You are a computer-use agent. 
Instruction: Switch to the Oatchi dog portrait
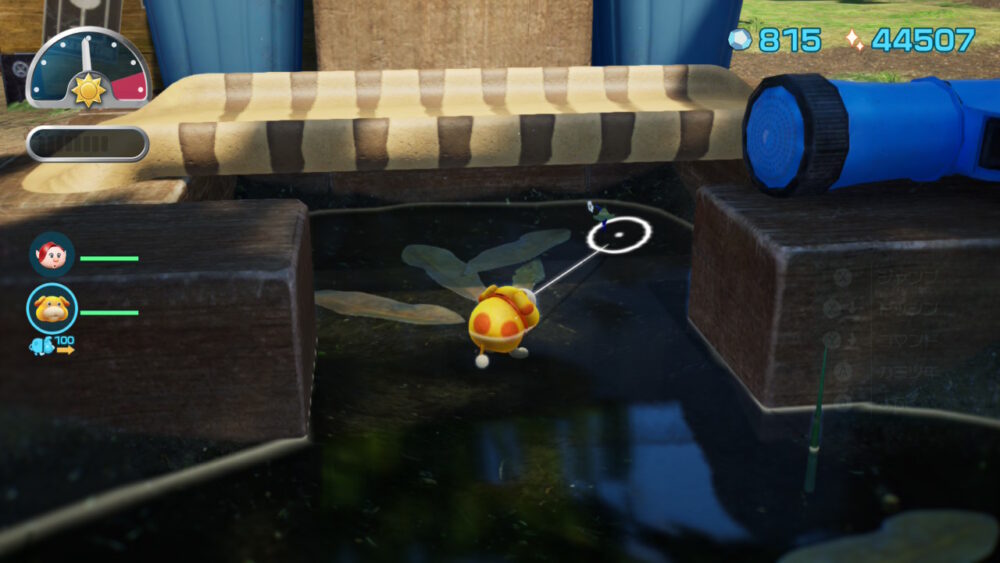coord(51,308)
